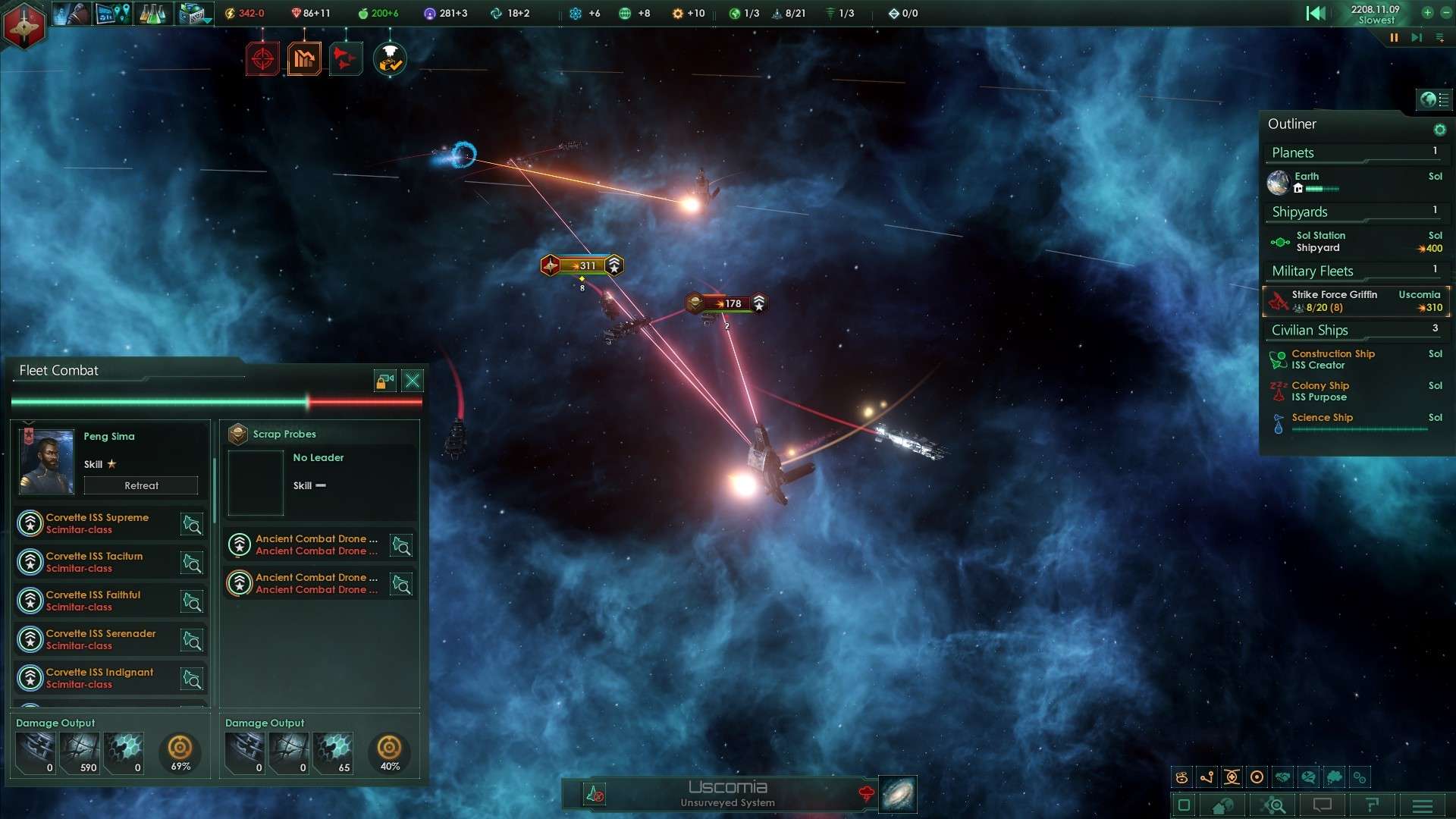Inspect the Corvette ISS Taciturn details icon
The height and width of the screenshot is (819, 1456).
pyautogui.click(x=192, y=563)
